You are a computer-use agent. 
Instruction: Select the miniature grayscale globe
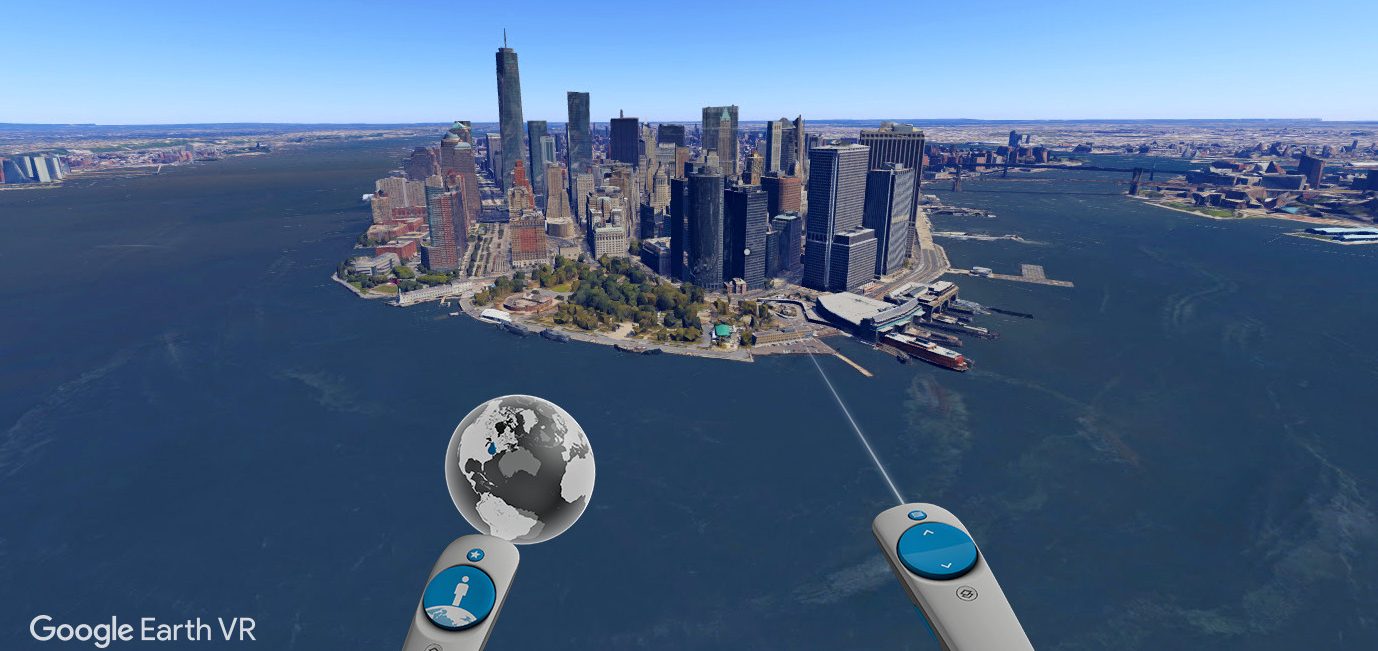click(519, 468)
